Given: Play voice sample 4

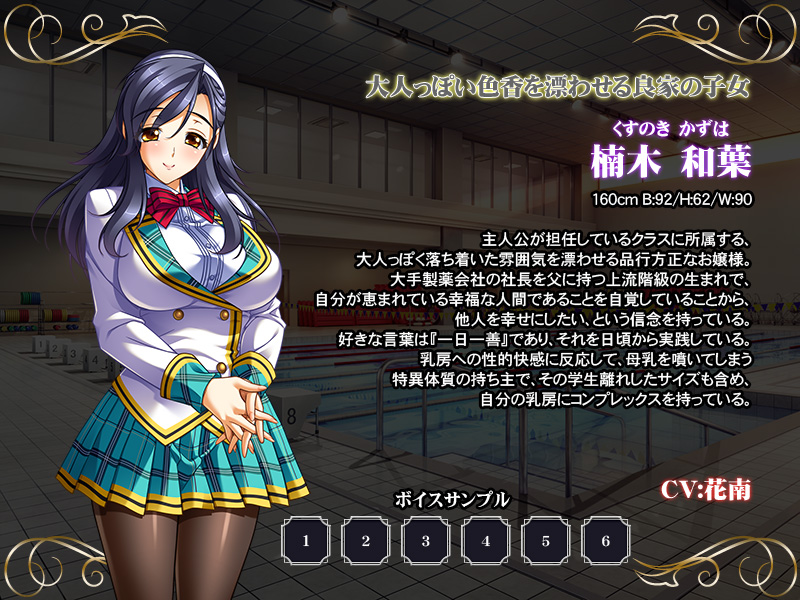Looking at the screenshot, I should pyautogui.click(x=486, y=541).
